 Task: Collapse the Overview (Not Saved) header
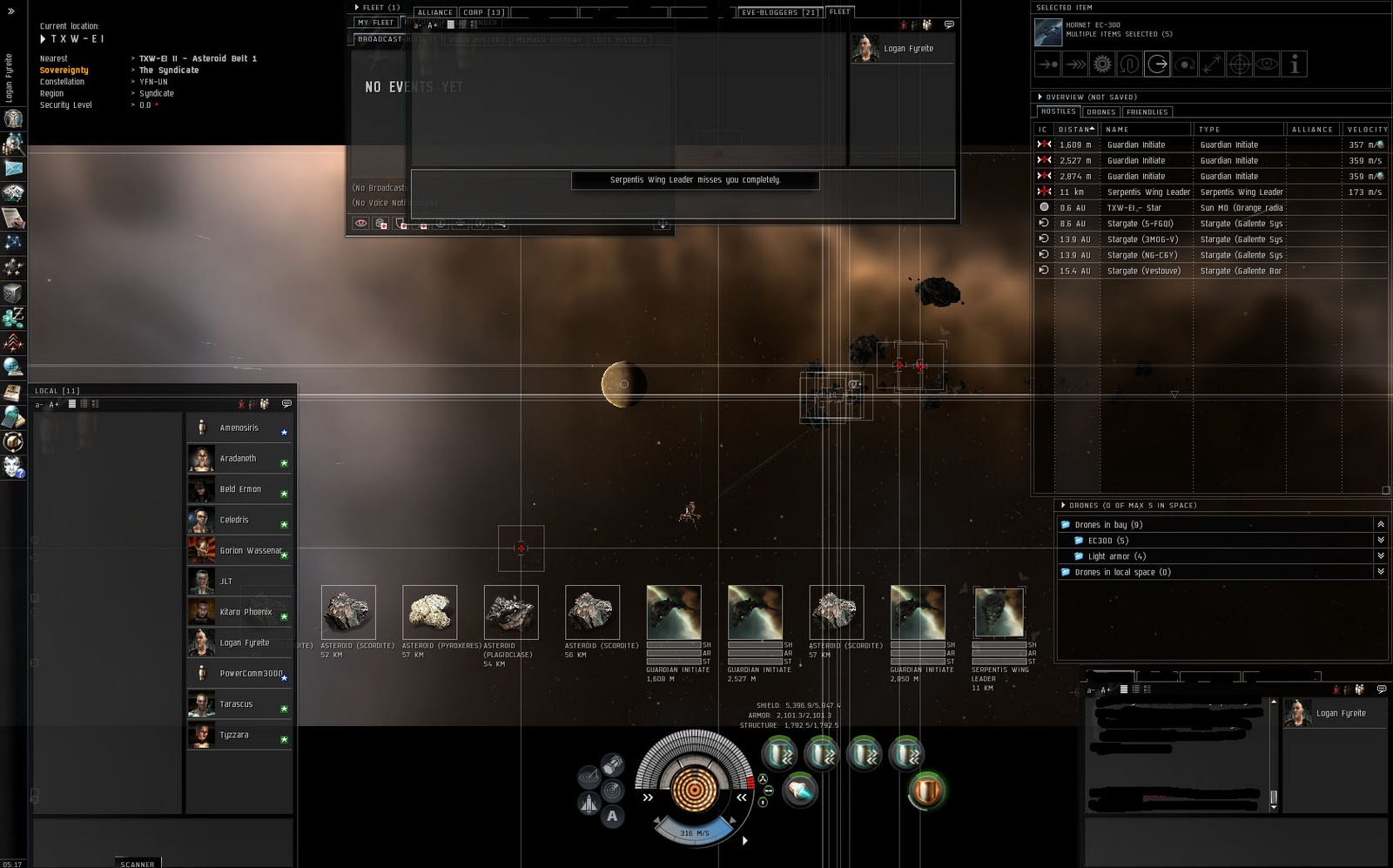click(x=1040, y=97)
